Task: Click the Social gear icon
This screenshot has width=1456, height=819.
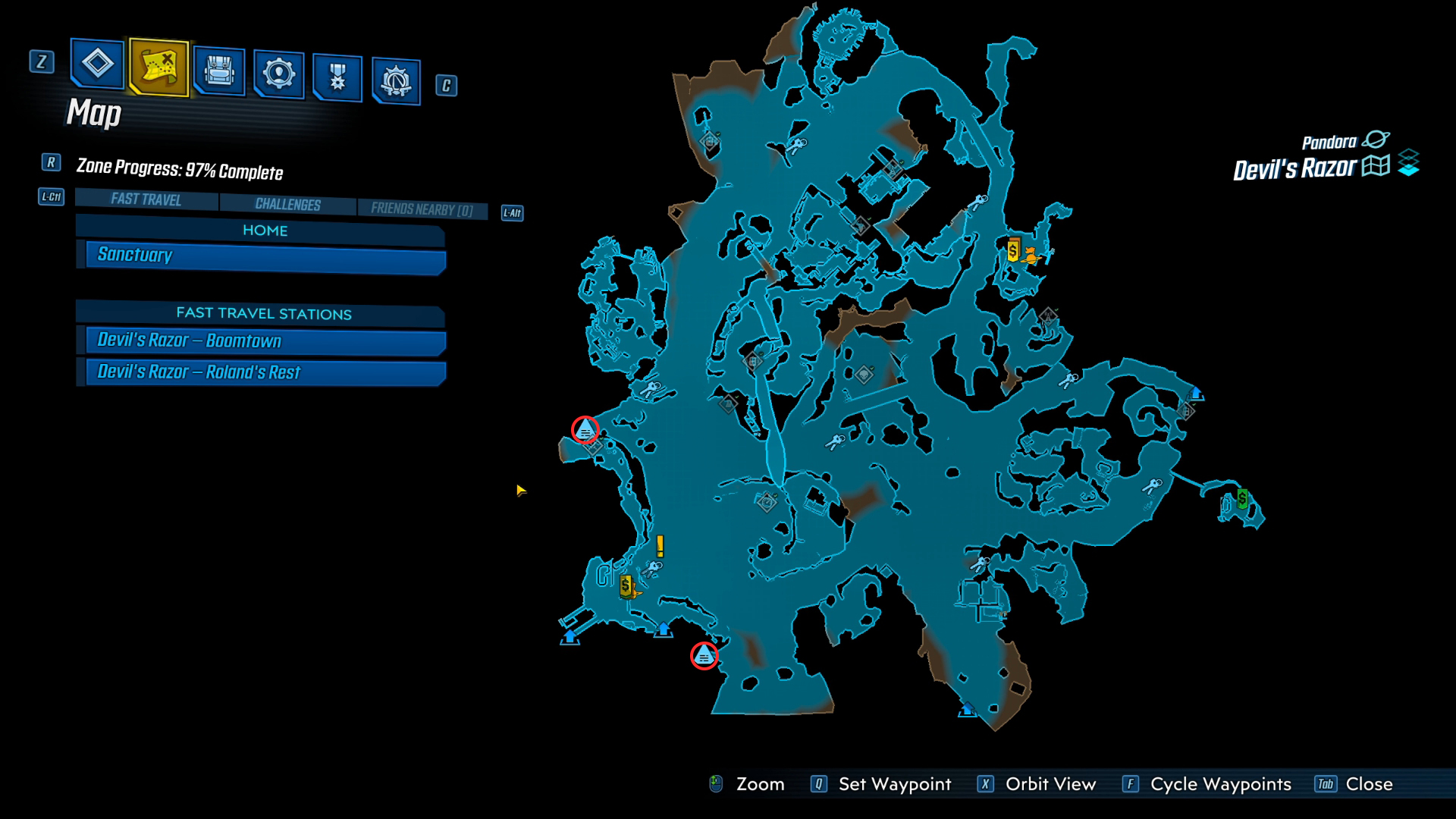Action: coord(279,72)
